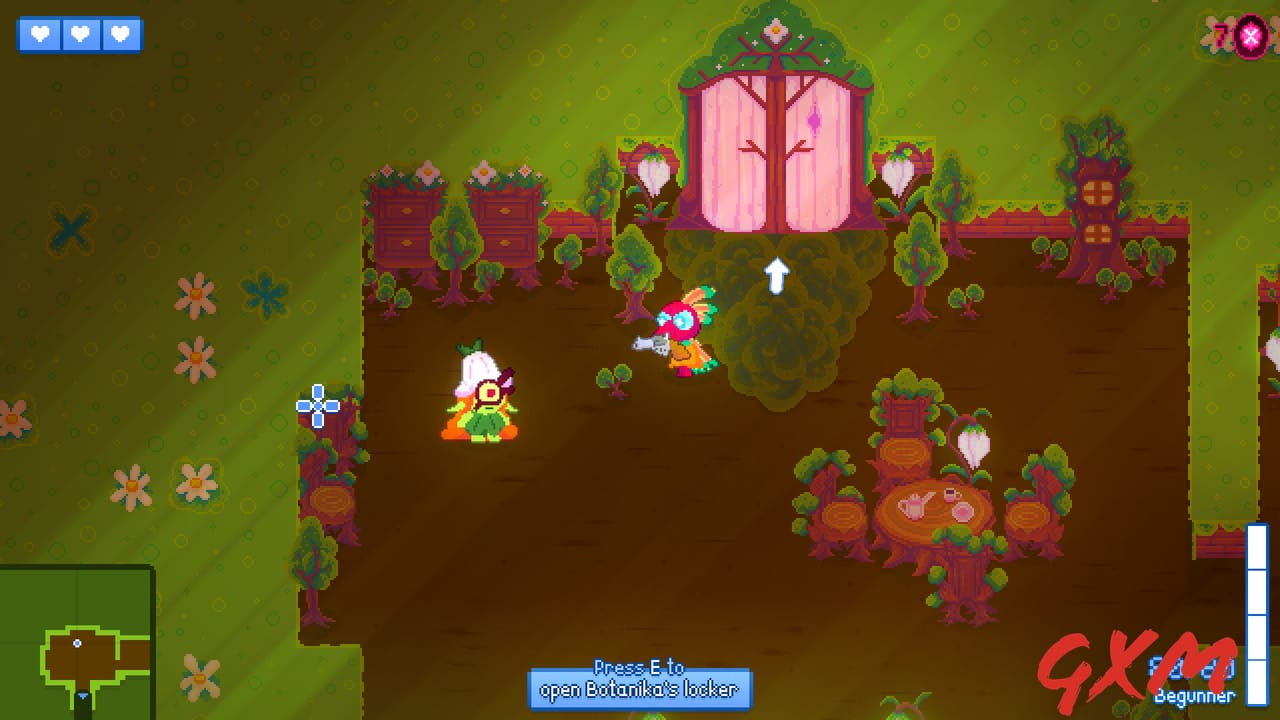The image size is (1280, 720).
Task: Select the first heart in the health bar
Action: [39, 35]
